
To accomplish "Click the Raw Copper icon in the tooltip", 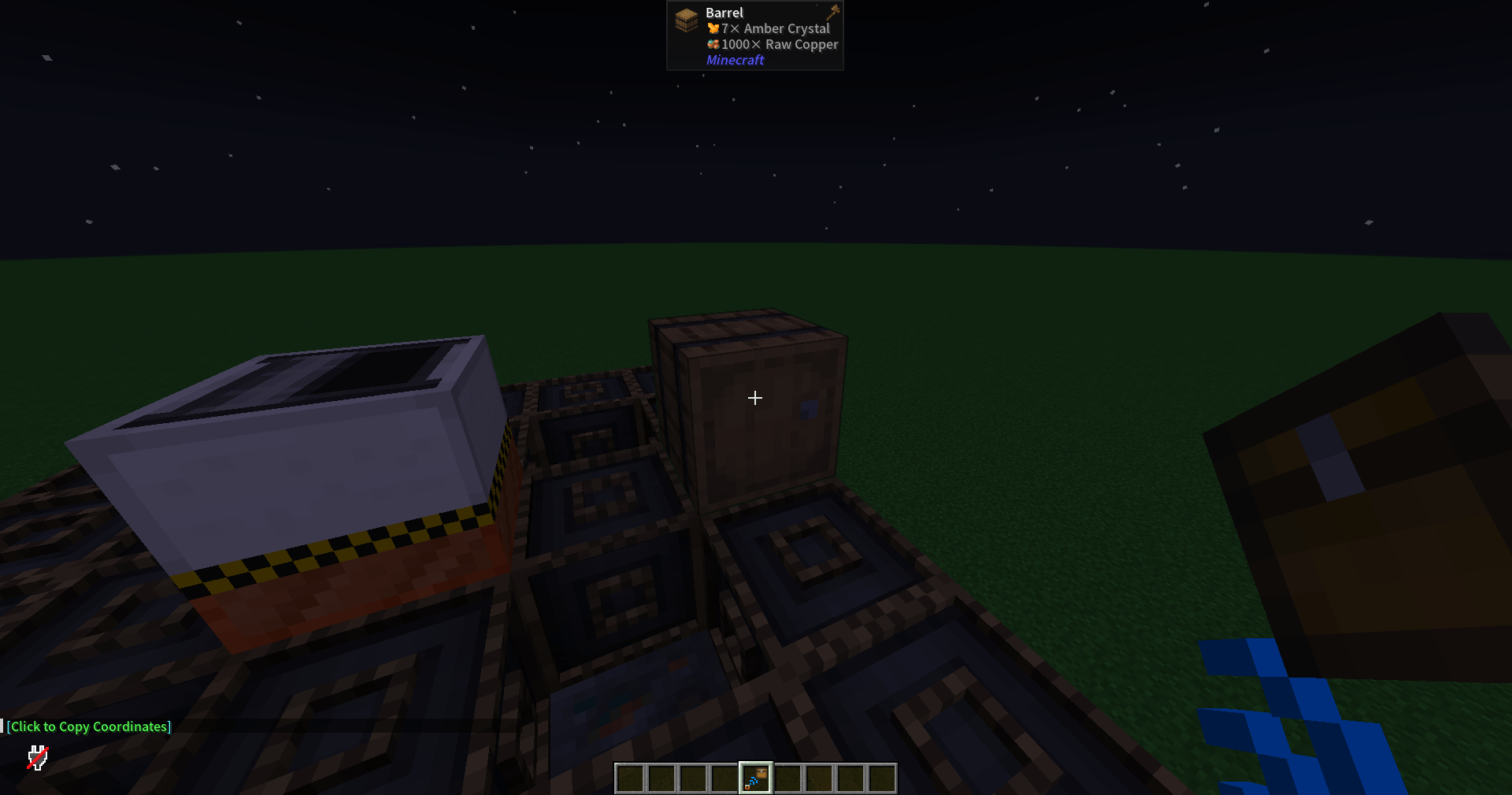I will (x=712, y=44).
